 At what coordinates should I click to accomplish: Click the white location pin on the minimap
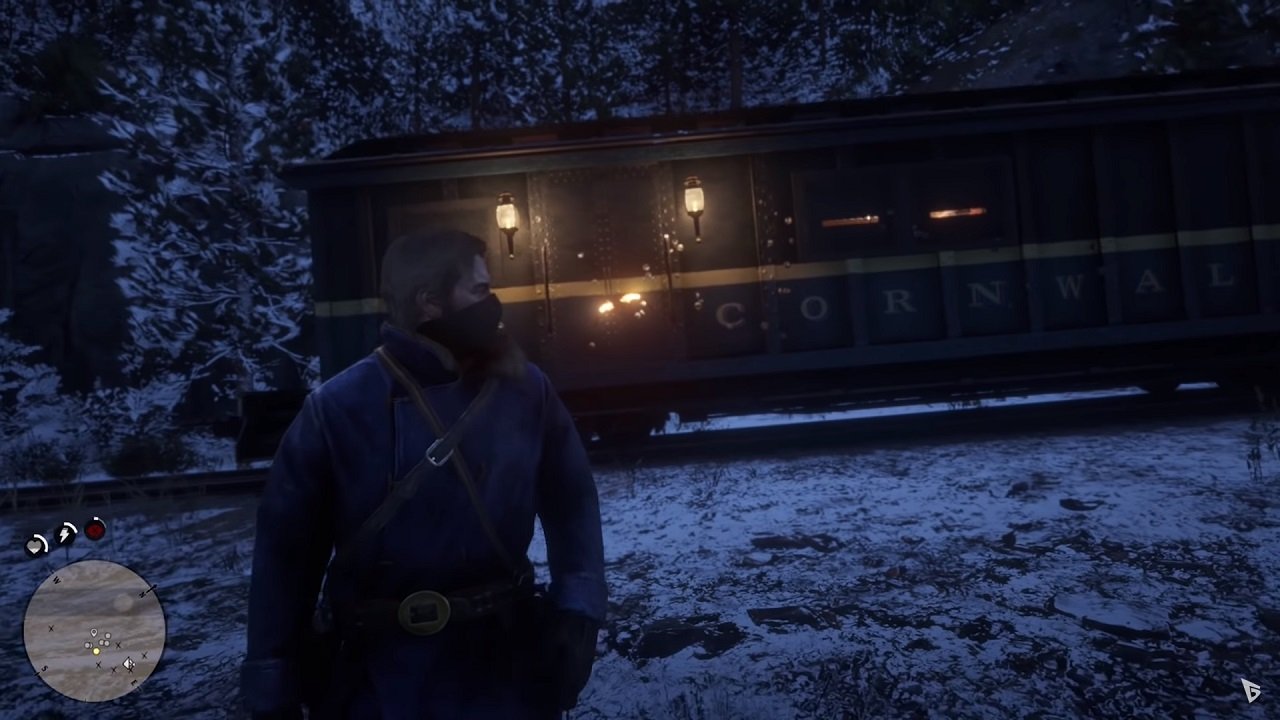click(95, 632)
